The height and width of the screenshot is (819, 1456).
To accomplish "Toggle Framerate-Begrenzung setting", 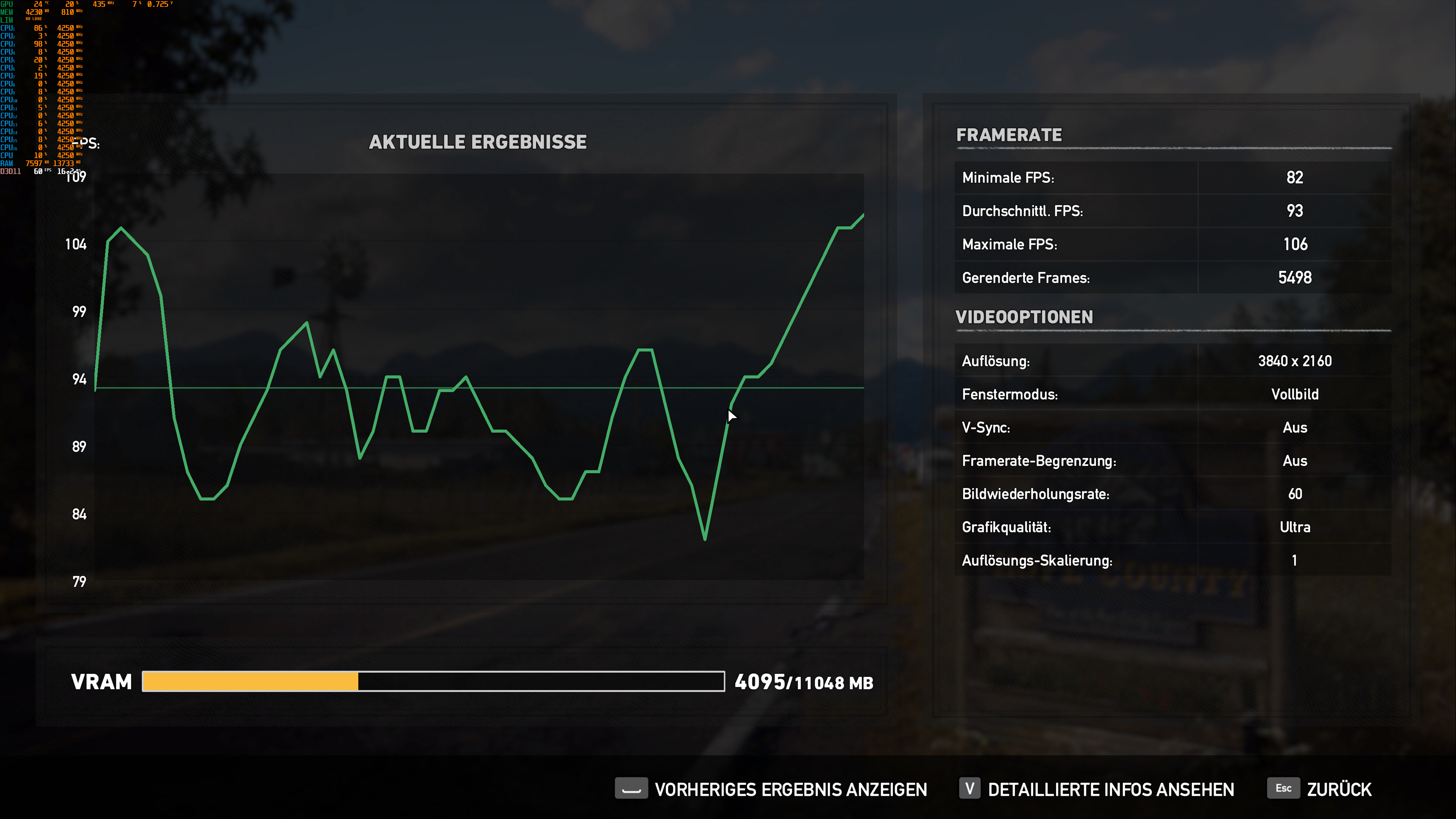I will pos(1295,461).
